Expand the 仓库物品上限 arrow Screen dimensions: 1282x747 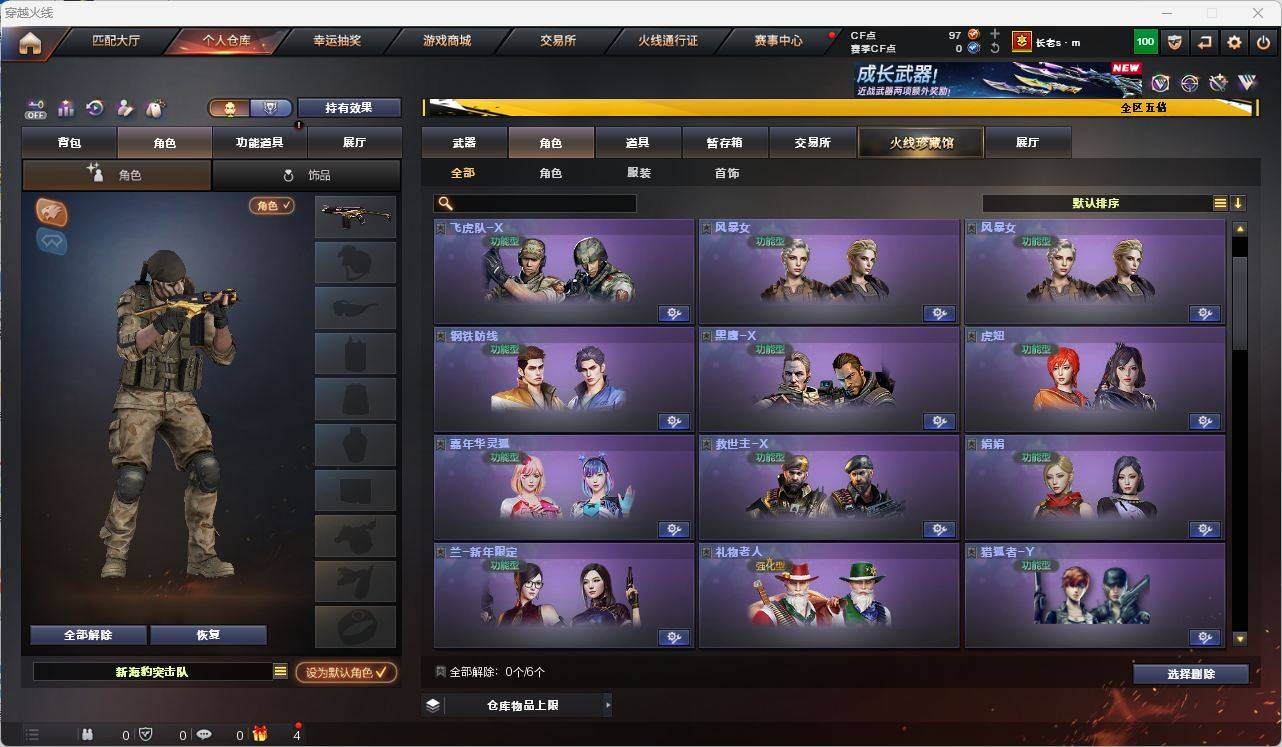(607, 704)
